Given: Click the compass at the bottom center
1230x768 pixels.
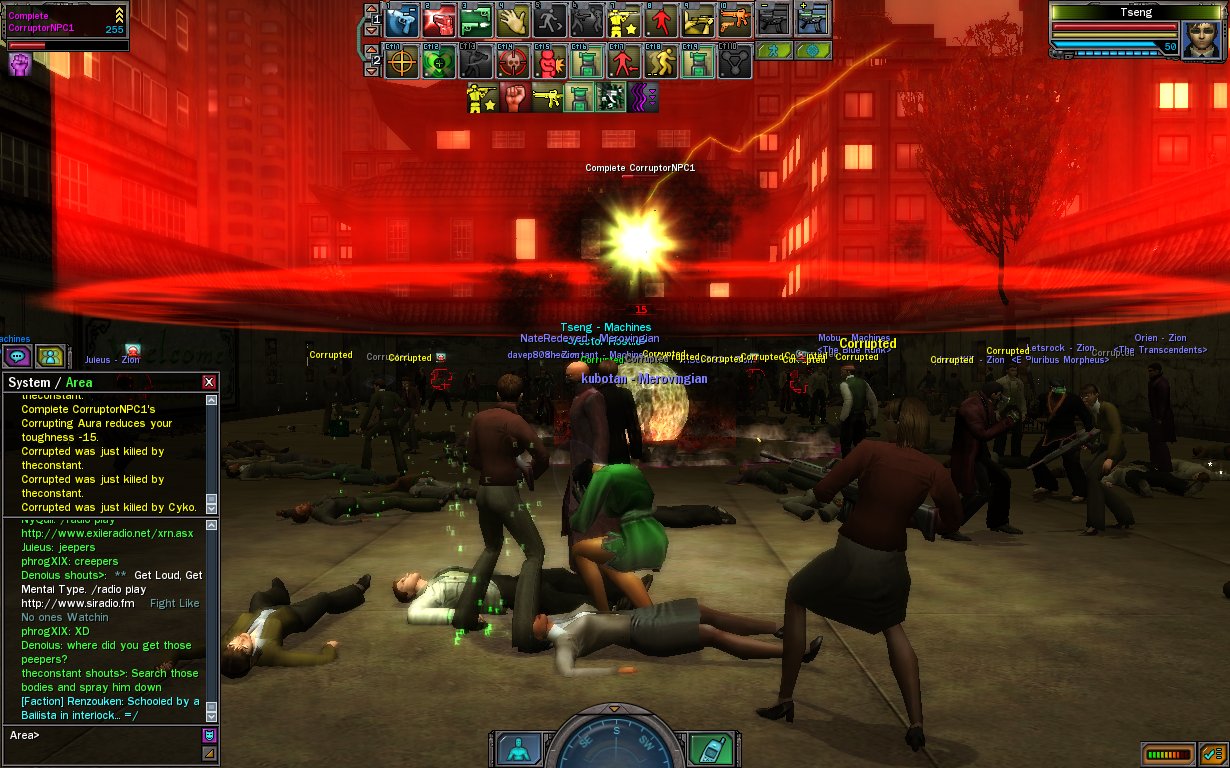Looking at the screenshot, I should tap(616, 745).
